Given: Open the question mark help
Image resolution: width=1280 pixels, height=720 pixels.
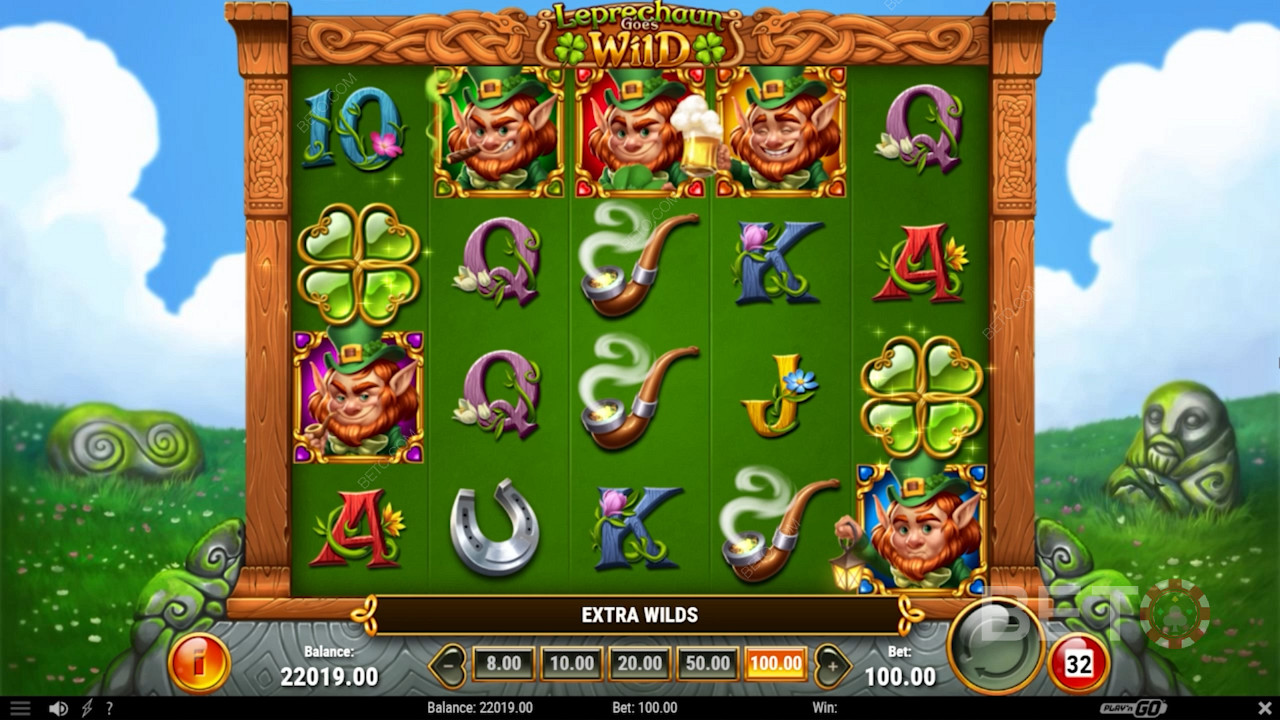Looking at the screenshot, I should click(109, 708).
